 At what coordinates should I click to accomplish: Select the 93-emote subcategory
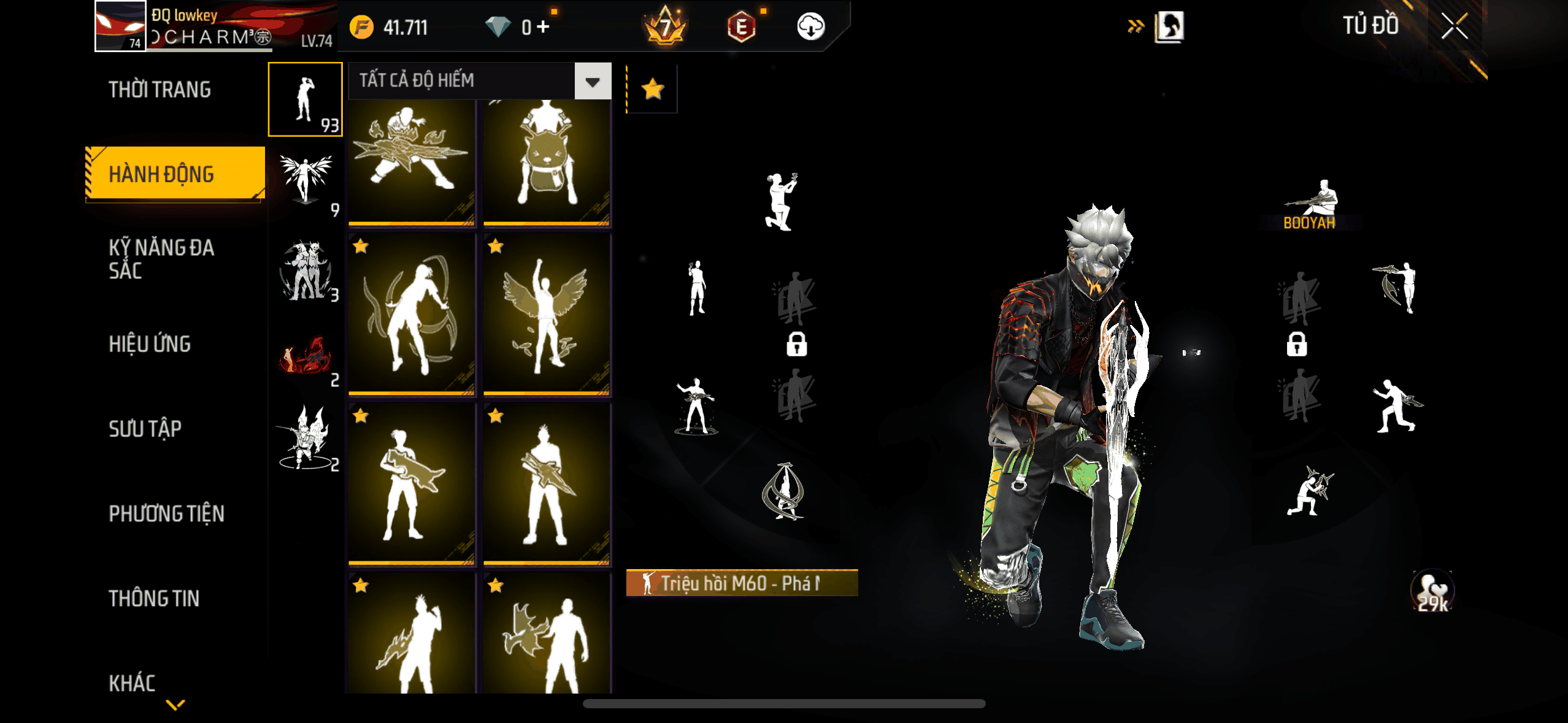pos(306,99)
